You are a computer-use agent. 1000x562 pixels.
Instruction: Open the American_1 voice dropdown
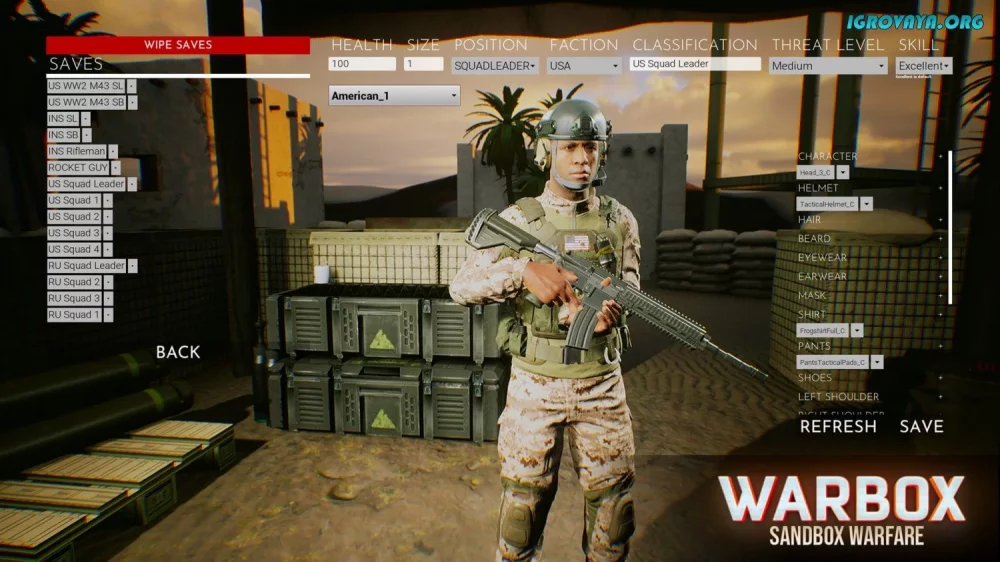(394, 96)
